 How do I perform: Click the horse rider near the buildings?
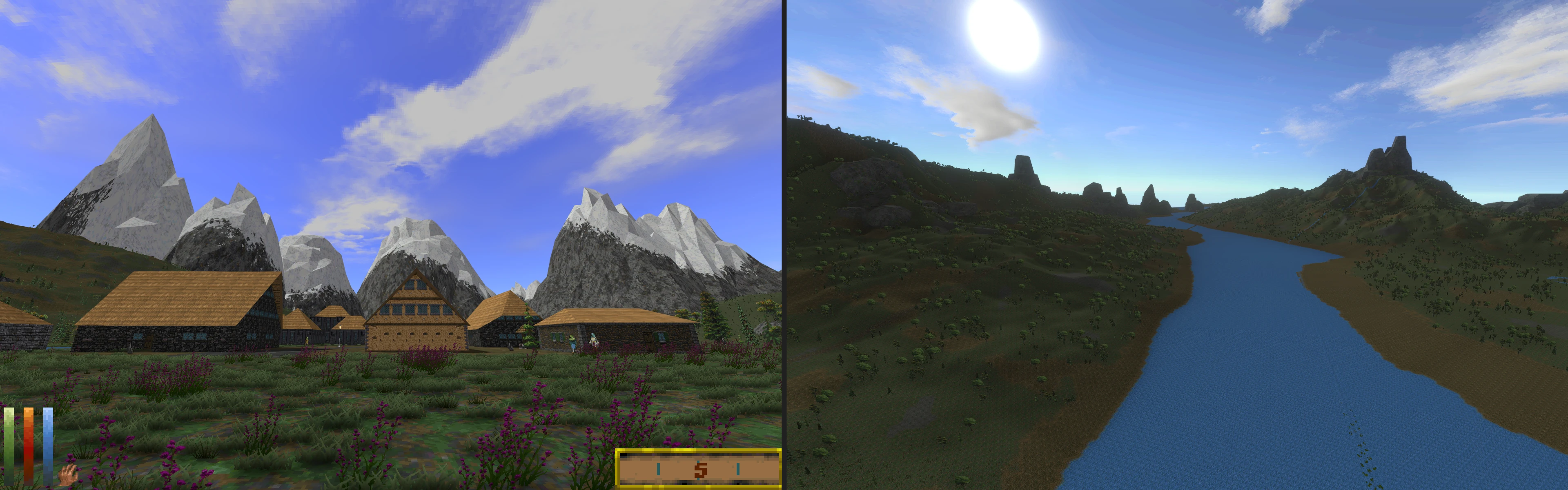pyautogui.click(x=594, y=342)
